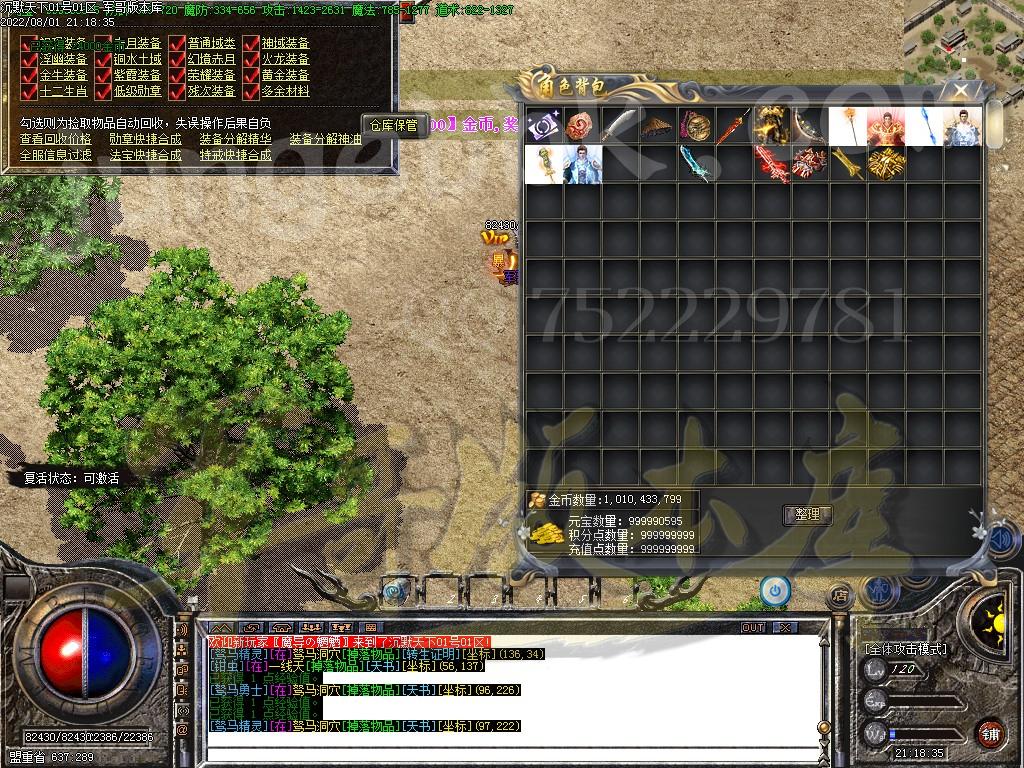Toggle the 黄金装备 checkbox

tap(251, 76)
